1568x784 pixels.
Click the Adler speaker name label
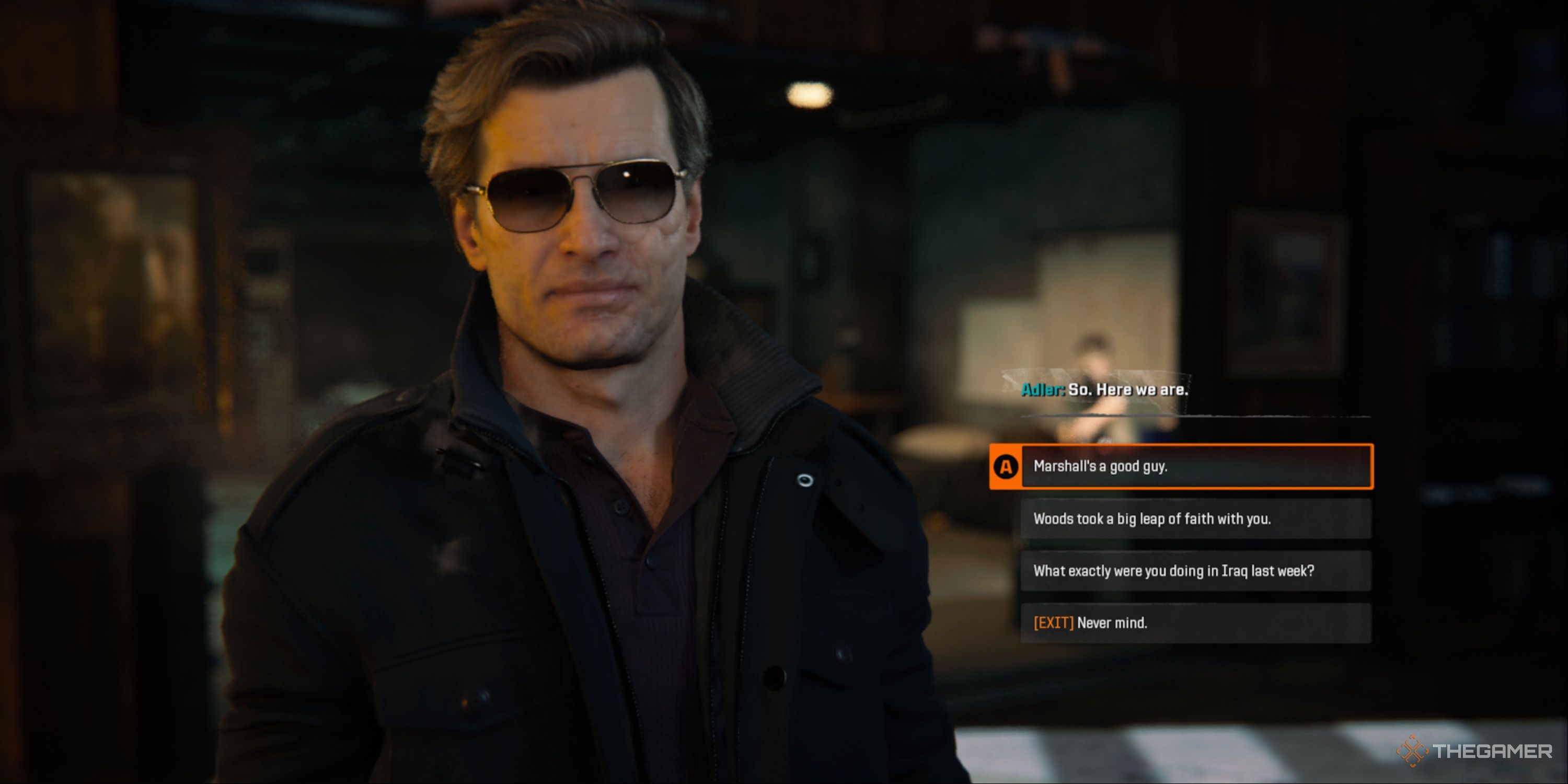1042,390
